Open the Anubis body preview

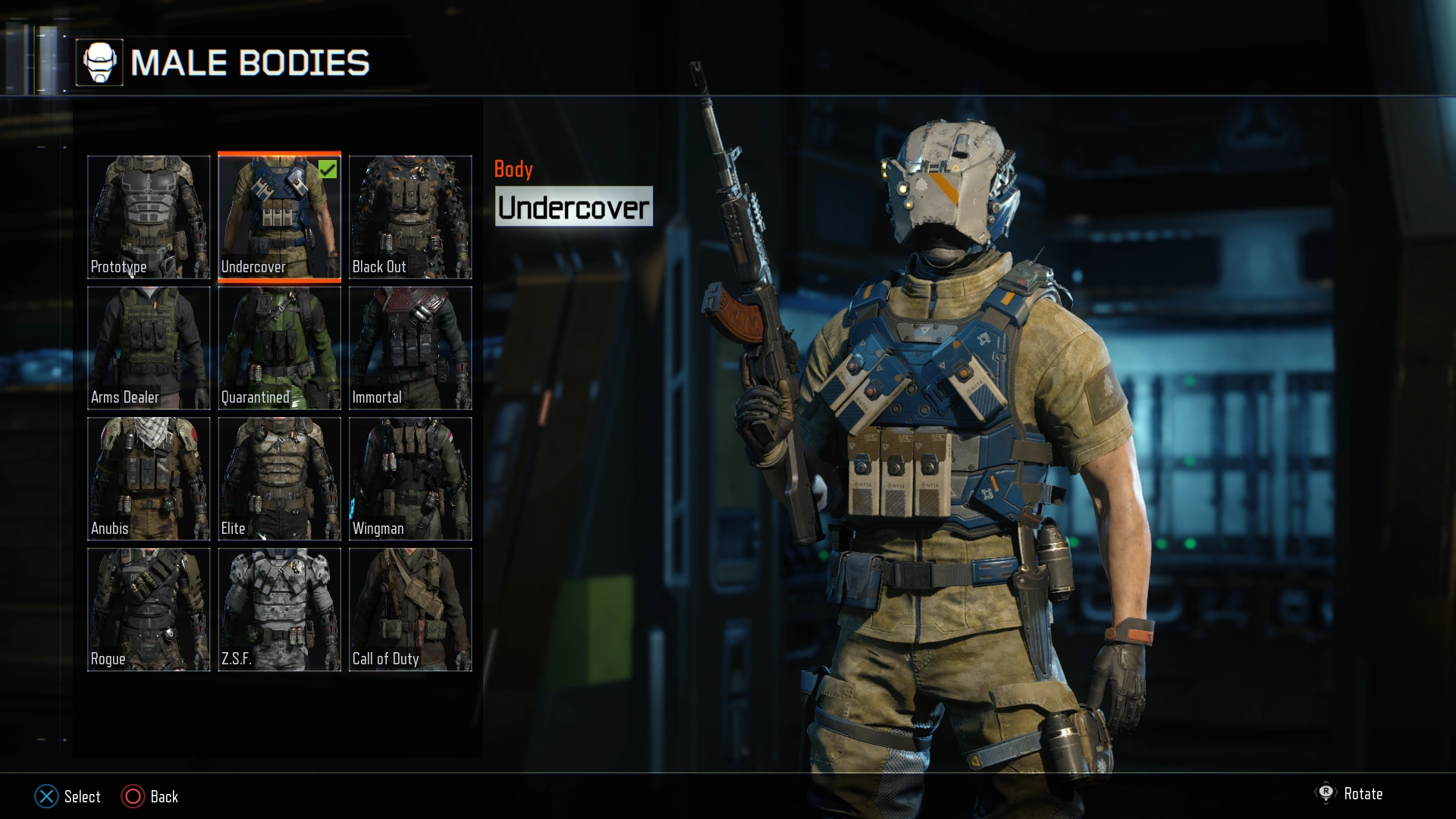(x=149, y=479)
